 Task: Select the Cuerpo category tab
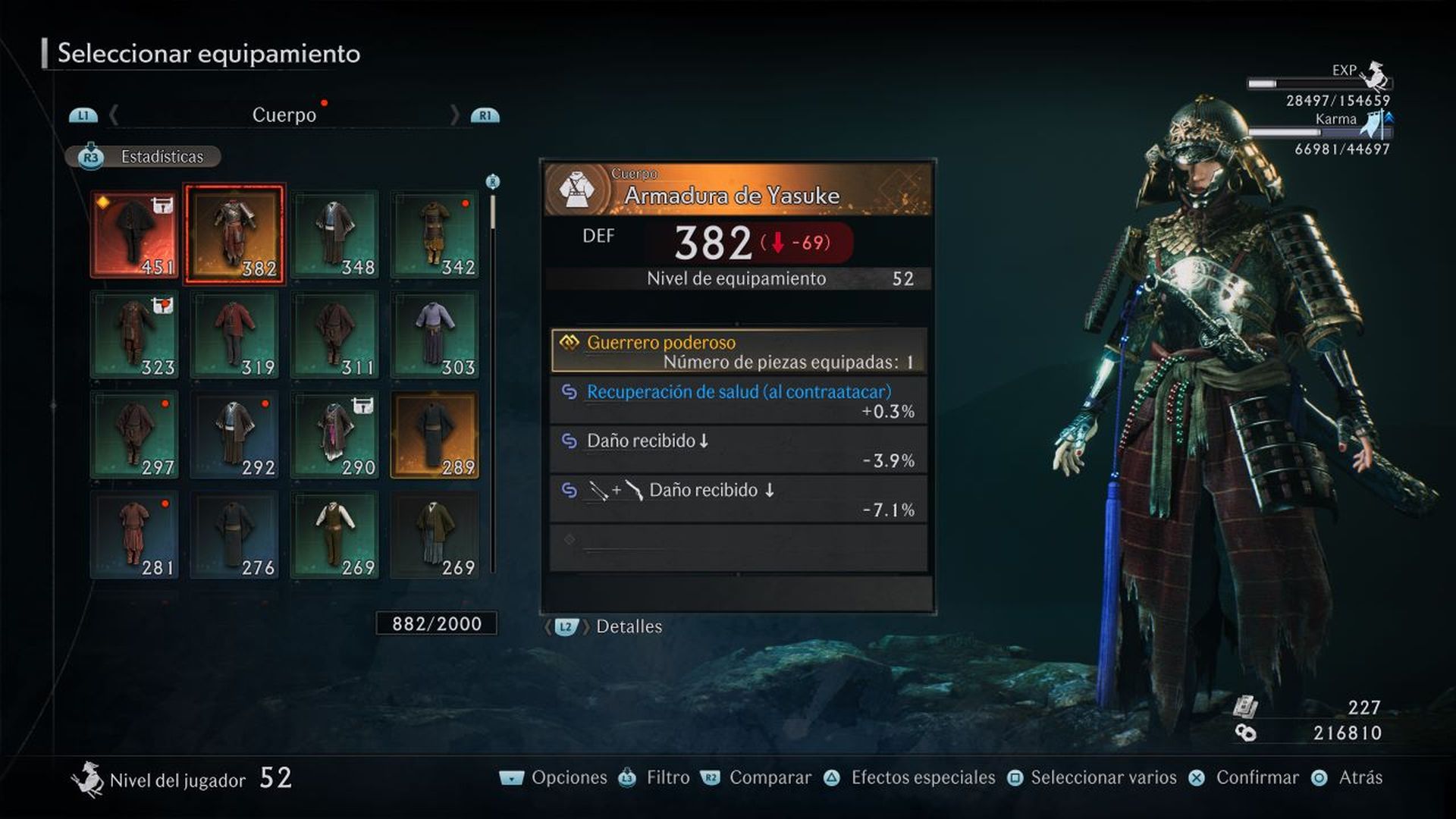pyautogui.click(x=284, y=115)
